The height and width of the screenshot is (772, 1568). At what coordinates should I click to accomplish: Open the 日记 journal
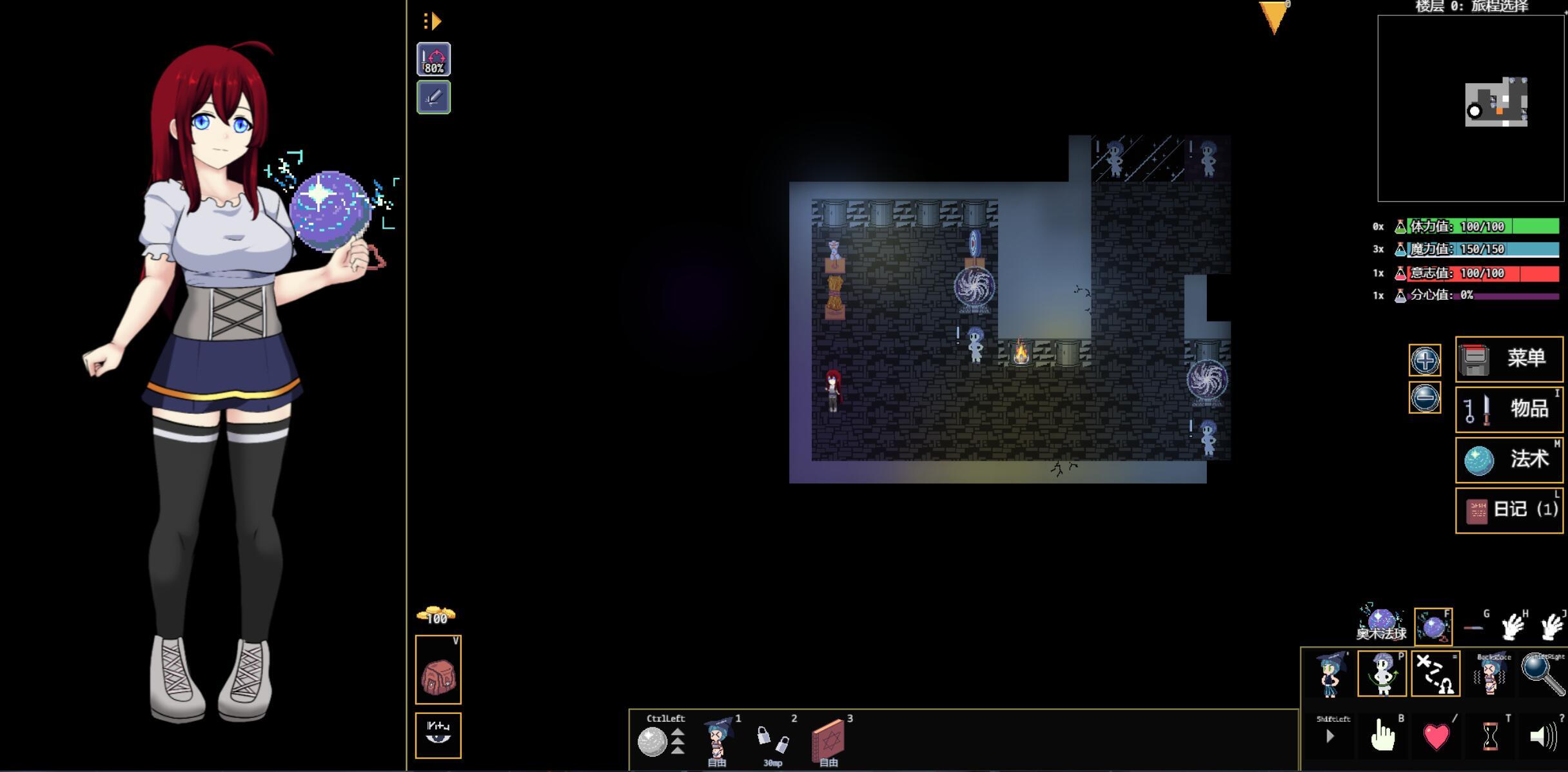pos(1509,510)
